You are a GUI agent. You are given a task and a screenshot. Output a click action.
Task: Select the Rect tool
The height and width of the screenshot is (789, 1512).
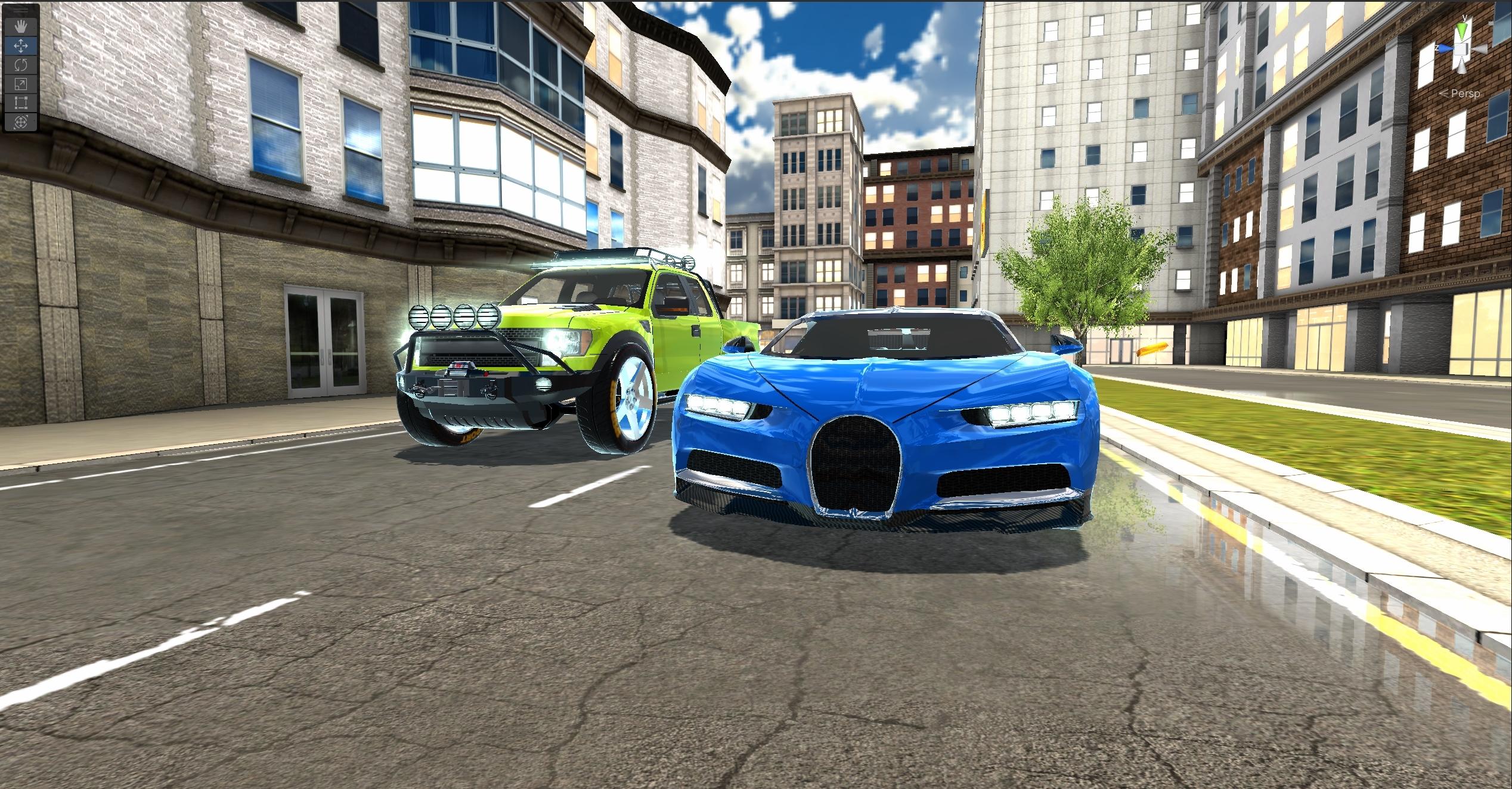tap(21, 102)
